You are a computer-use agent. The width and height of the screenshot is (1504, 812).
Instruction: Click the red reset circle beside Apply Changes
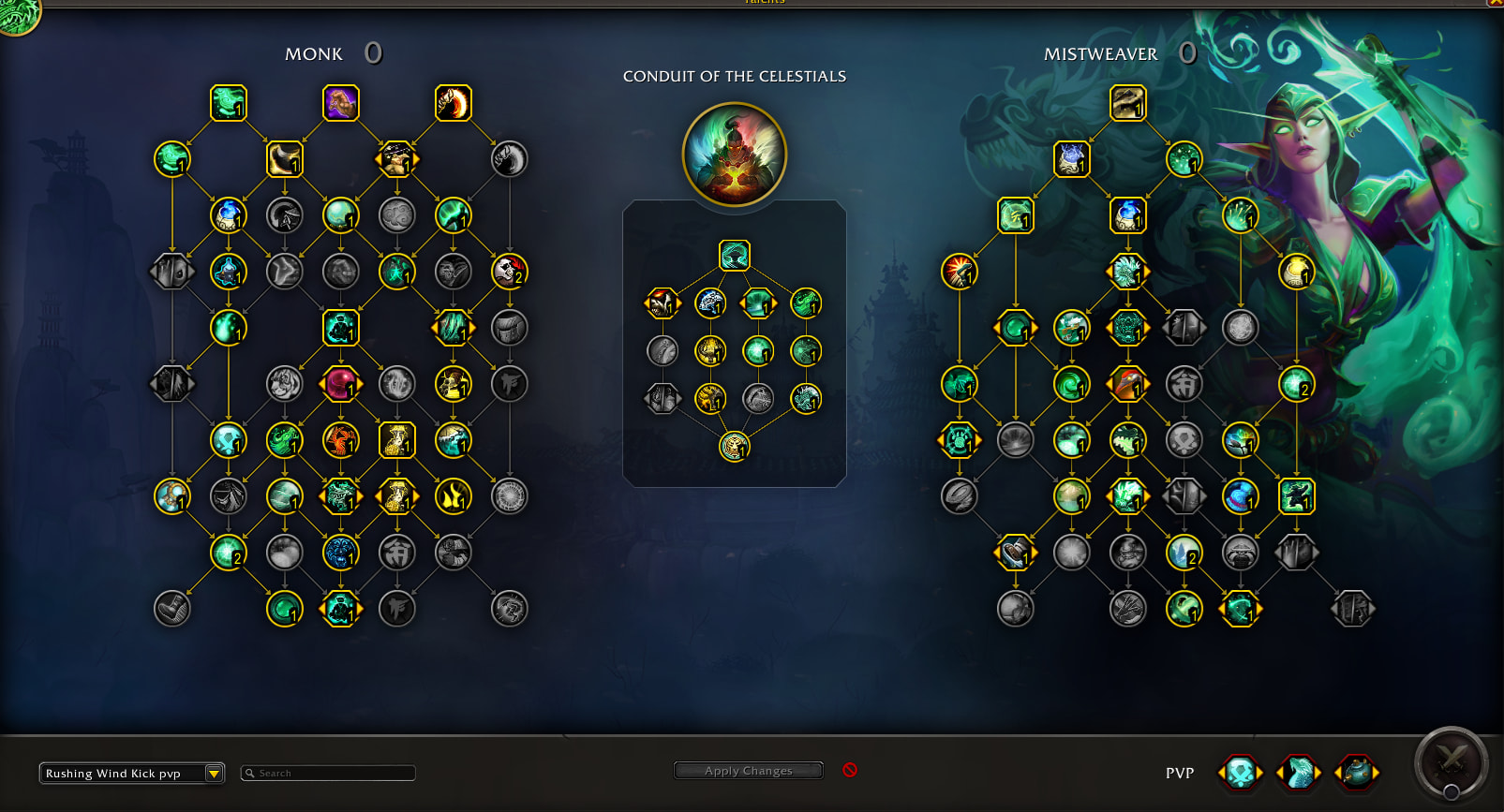click(x=850, y=770)
